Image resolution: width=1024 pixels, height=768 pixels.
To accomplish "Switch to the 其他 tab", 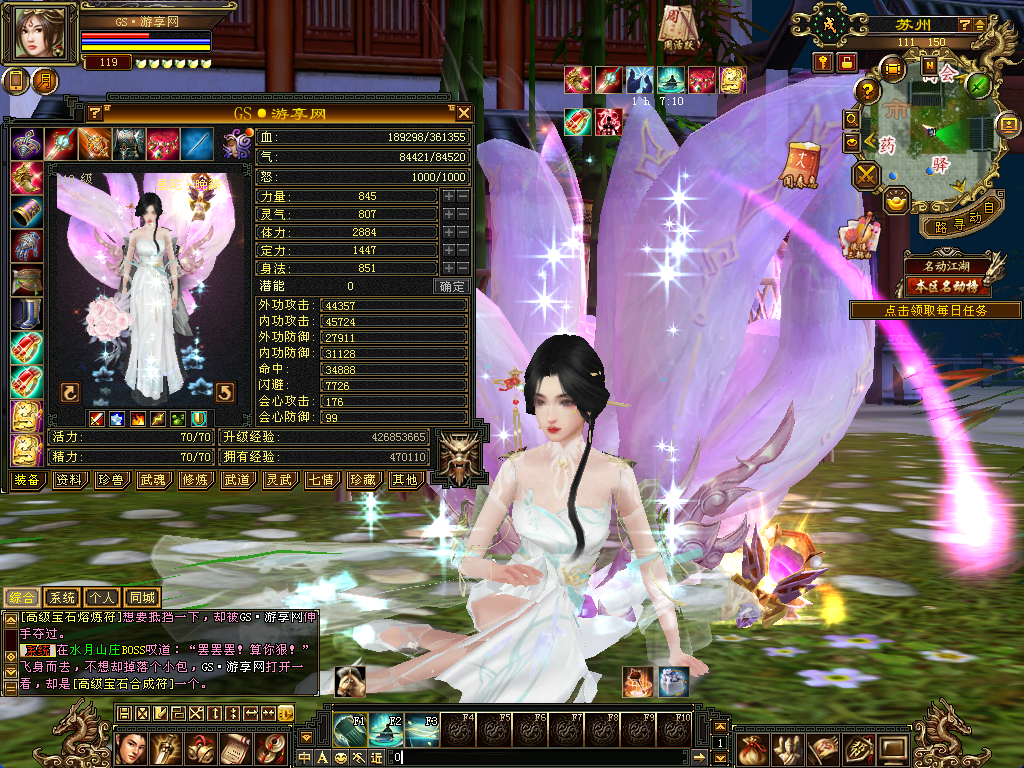I will 404,480.
